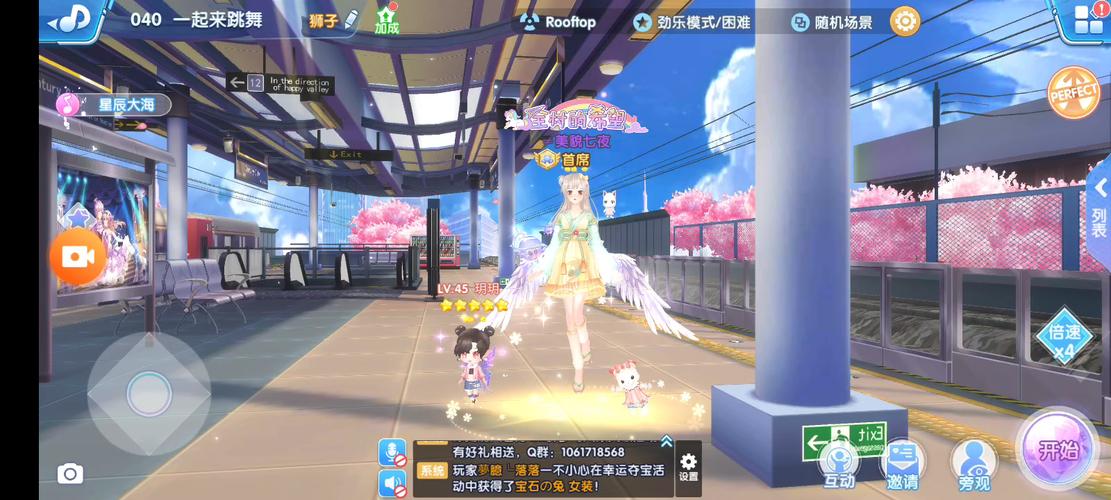Open the 互动 interaction menu
This screenshot has height=500, width=1111.
tap(838, 464)
